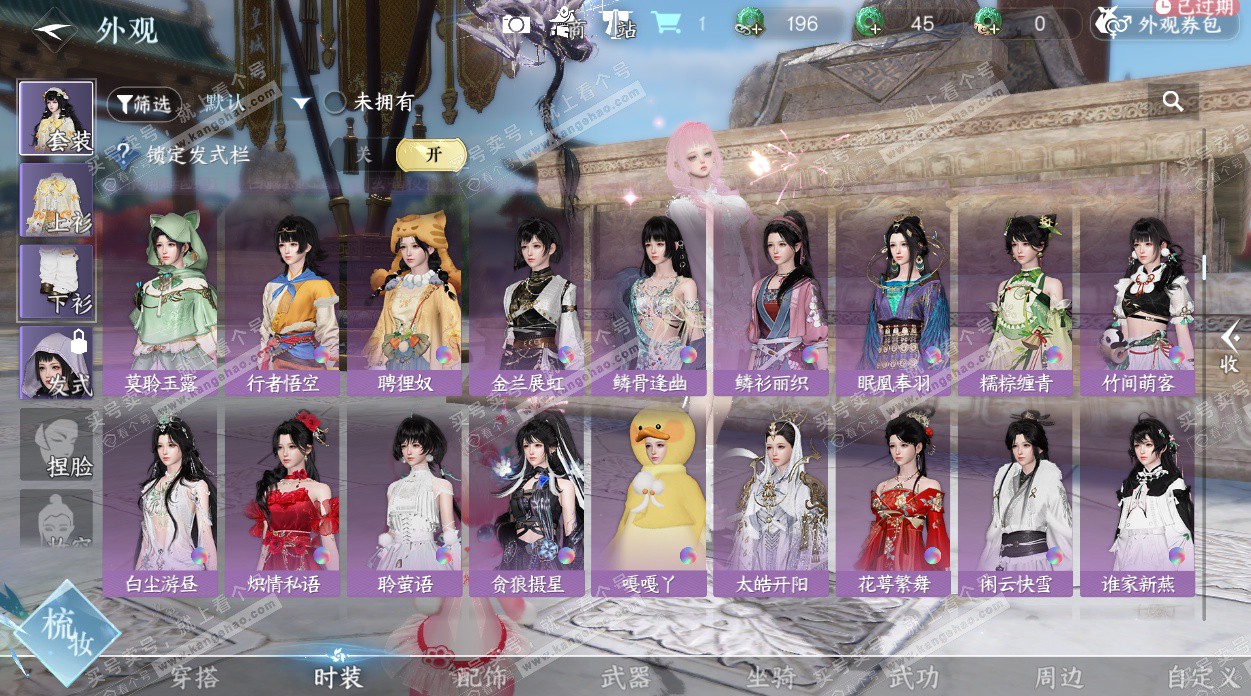The height and width of the screenshot is (696, 1251).
Task: Open the 筛选 filter button
Action: [x=144, y=103]
